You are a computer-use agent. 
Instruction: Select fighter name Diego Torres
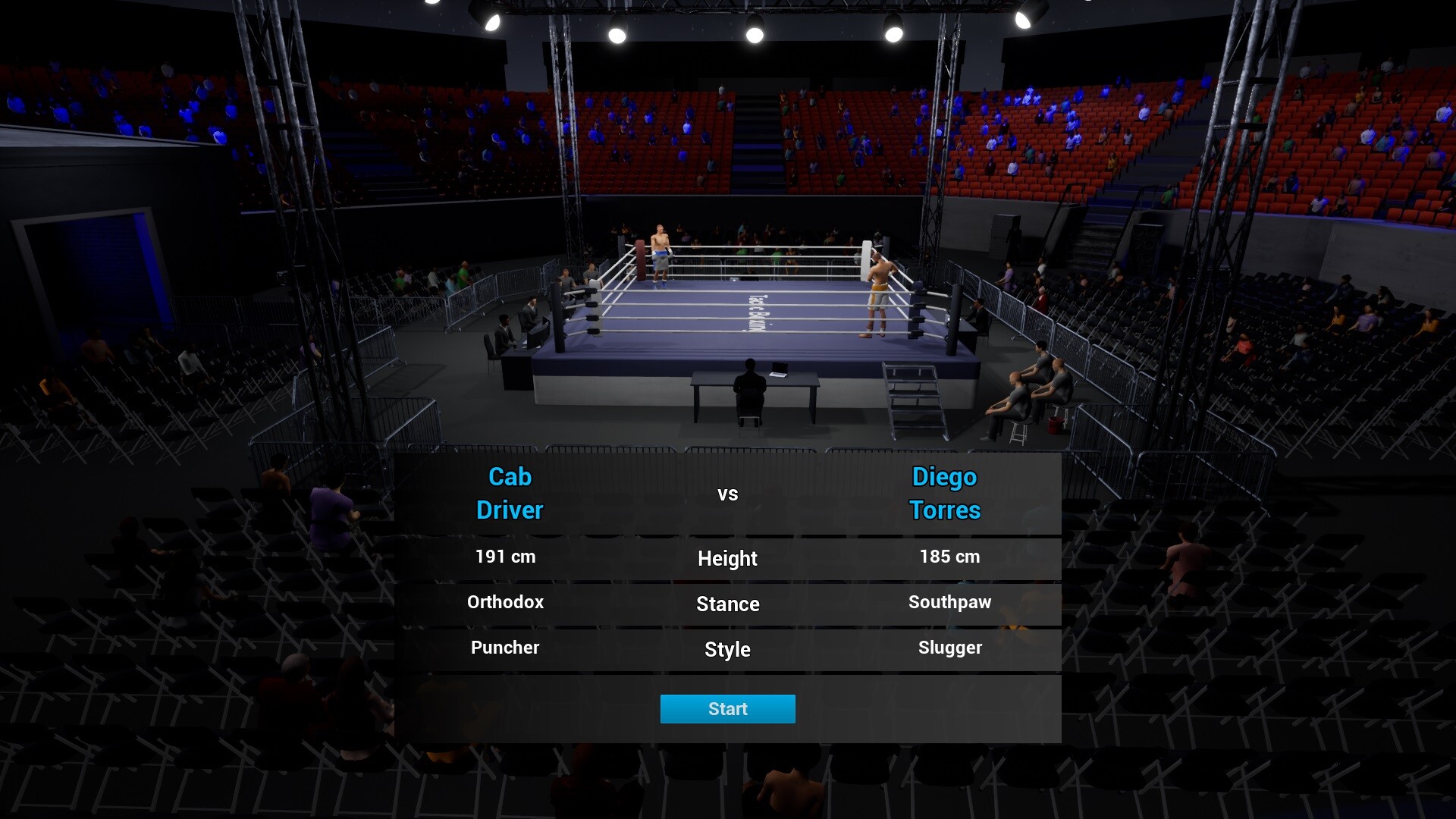tap(945, 493)
